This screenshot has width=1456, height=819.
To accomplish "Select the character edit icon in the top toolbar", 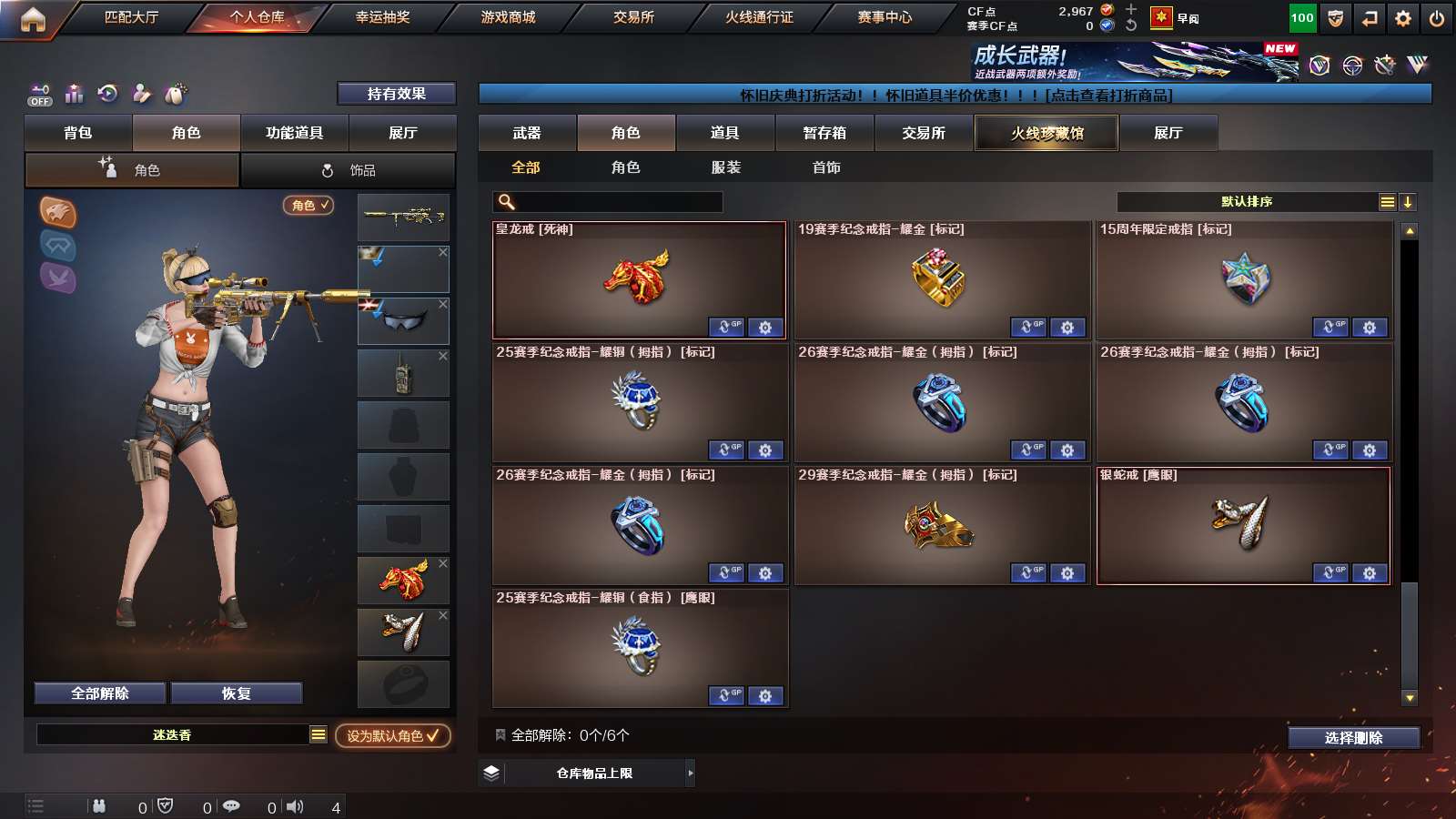I will point(140,93).
